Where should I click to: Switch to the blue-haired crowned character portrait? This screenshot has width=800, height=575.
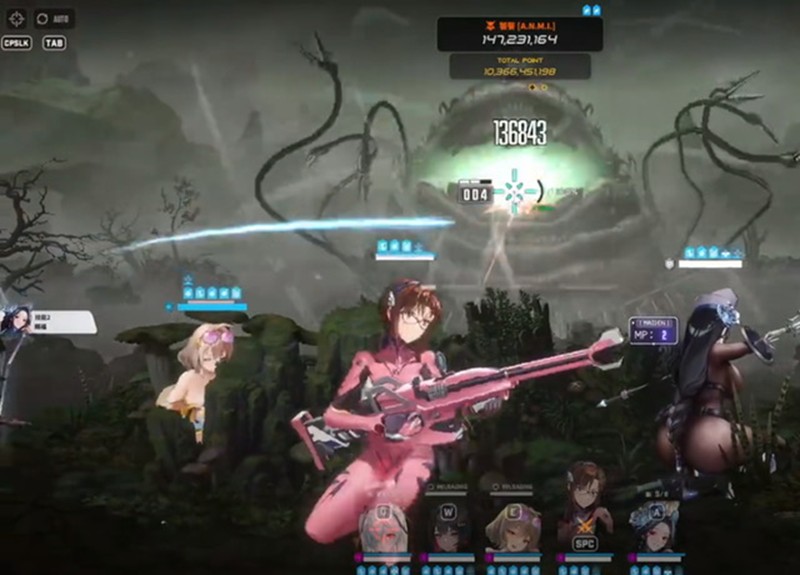click(x=655, y=526)
